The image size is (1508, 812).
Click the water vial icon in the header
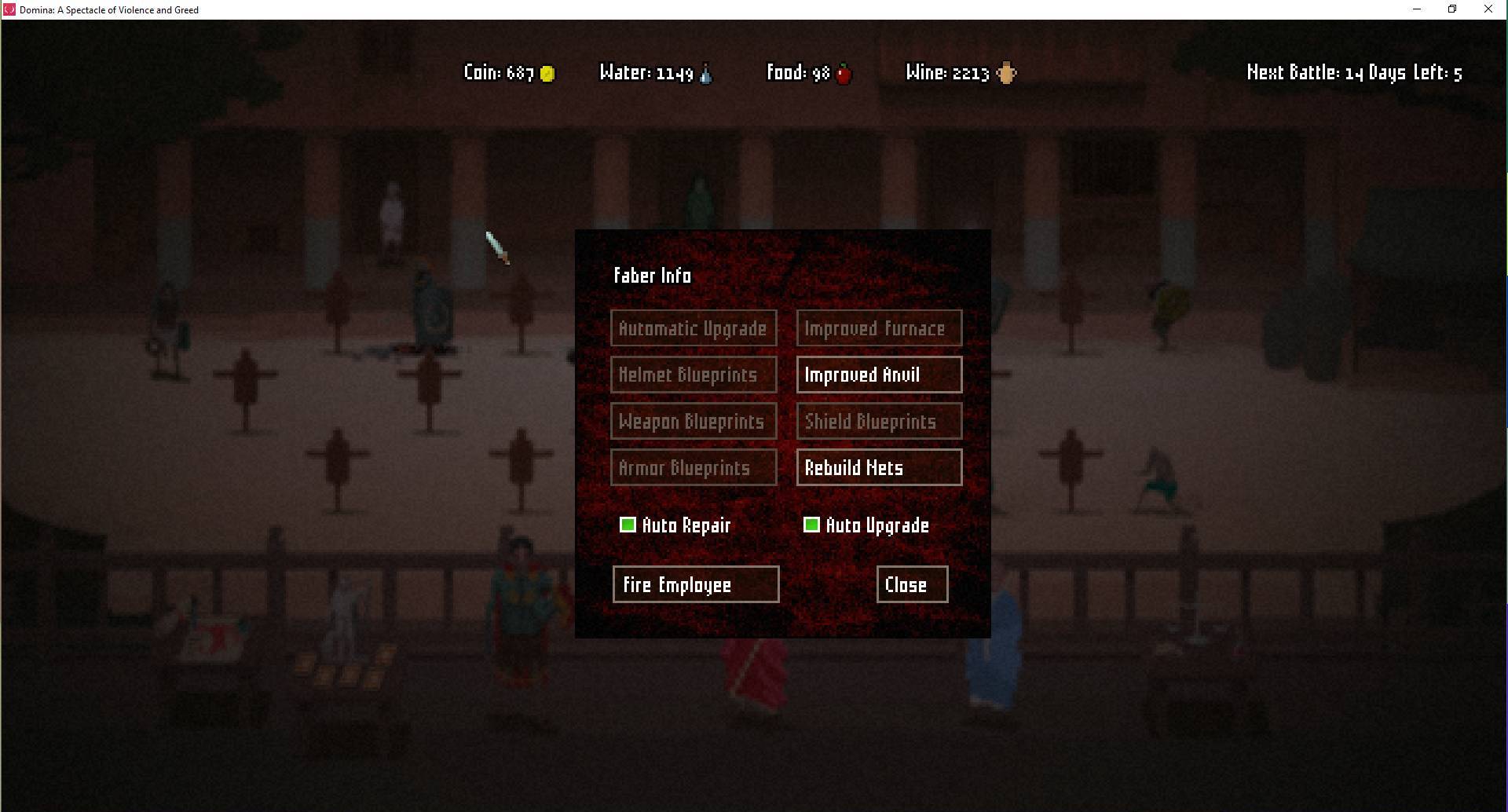(x=705, y=73)
